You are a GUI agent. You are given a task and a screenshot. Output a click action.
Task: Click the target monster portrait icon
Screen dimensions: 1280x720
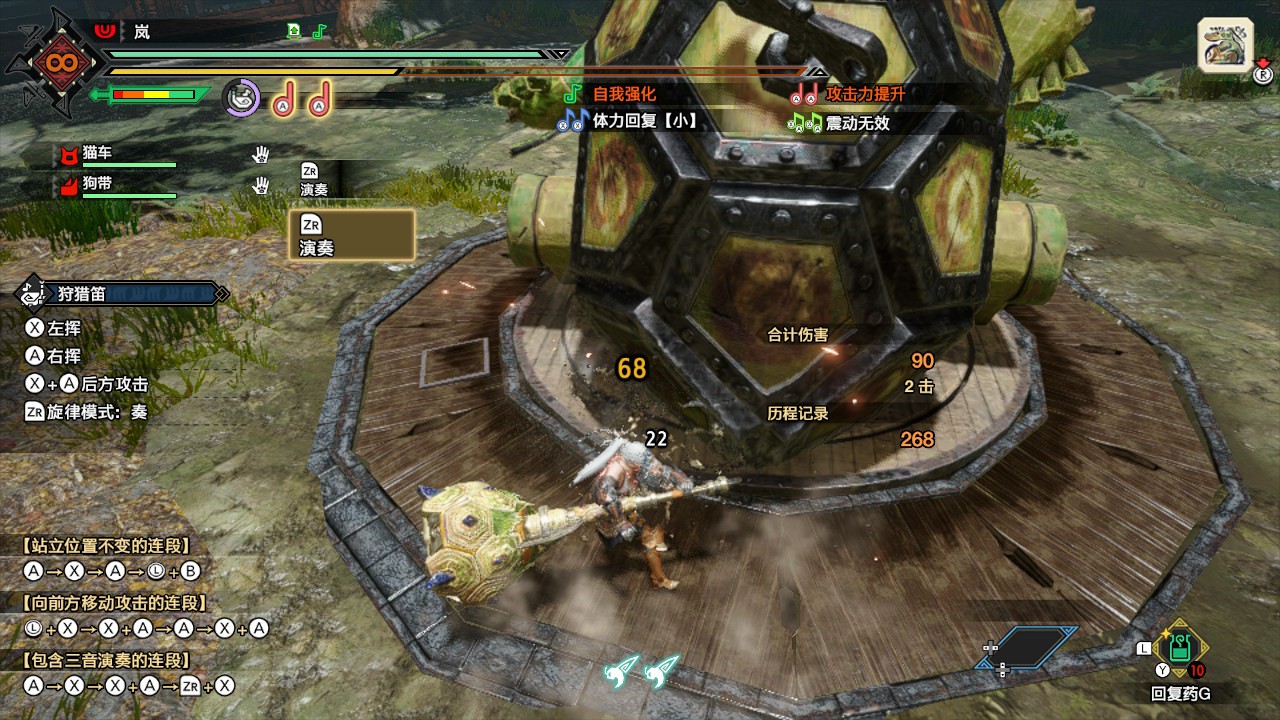(x=1225, y=46)
